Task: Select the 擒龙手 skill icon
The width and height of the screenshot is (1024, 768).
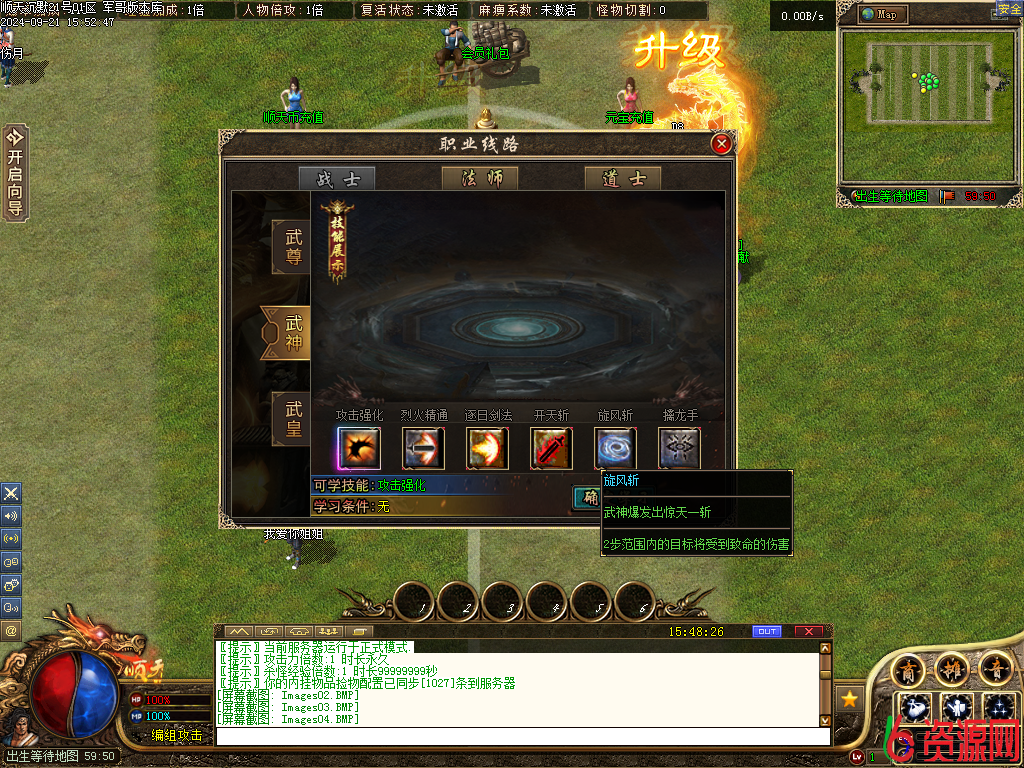Action: pyautogui.click(x=679, y=448)
